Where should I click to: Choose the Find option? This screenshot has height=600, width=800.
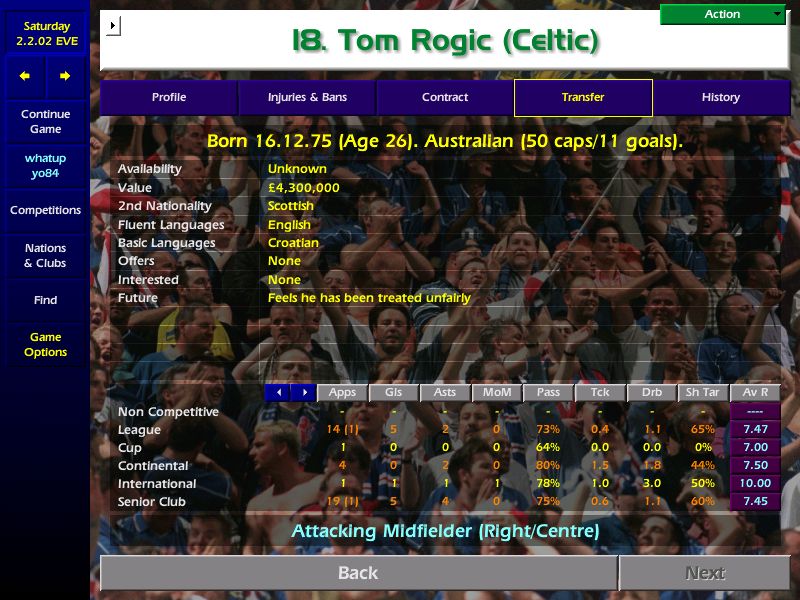(45, 300)
